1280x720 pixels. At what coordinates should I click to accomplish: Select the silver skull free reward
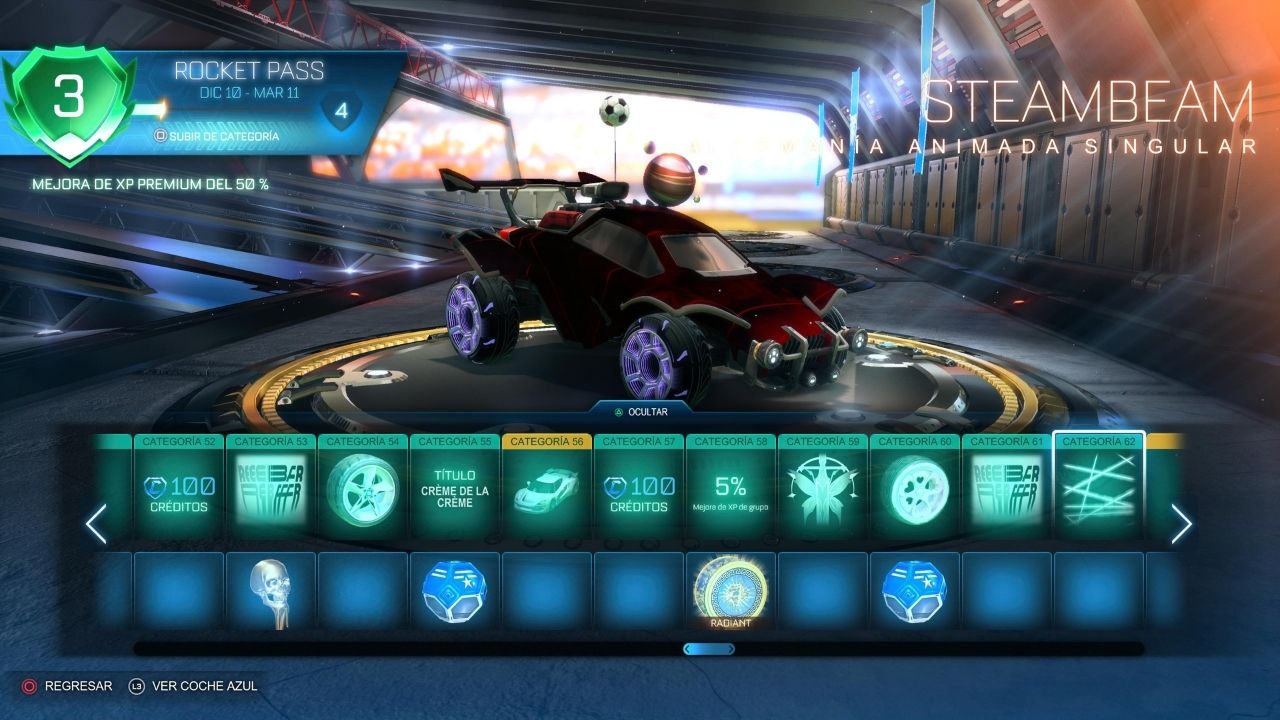272,592
